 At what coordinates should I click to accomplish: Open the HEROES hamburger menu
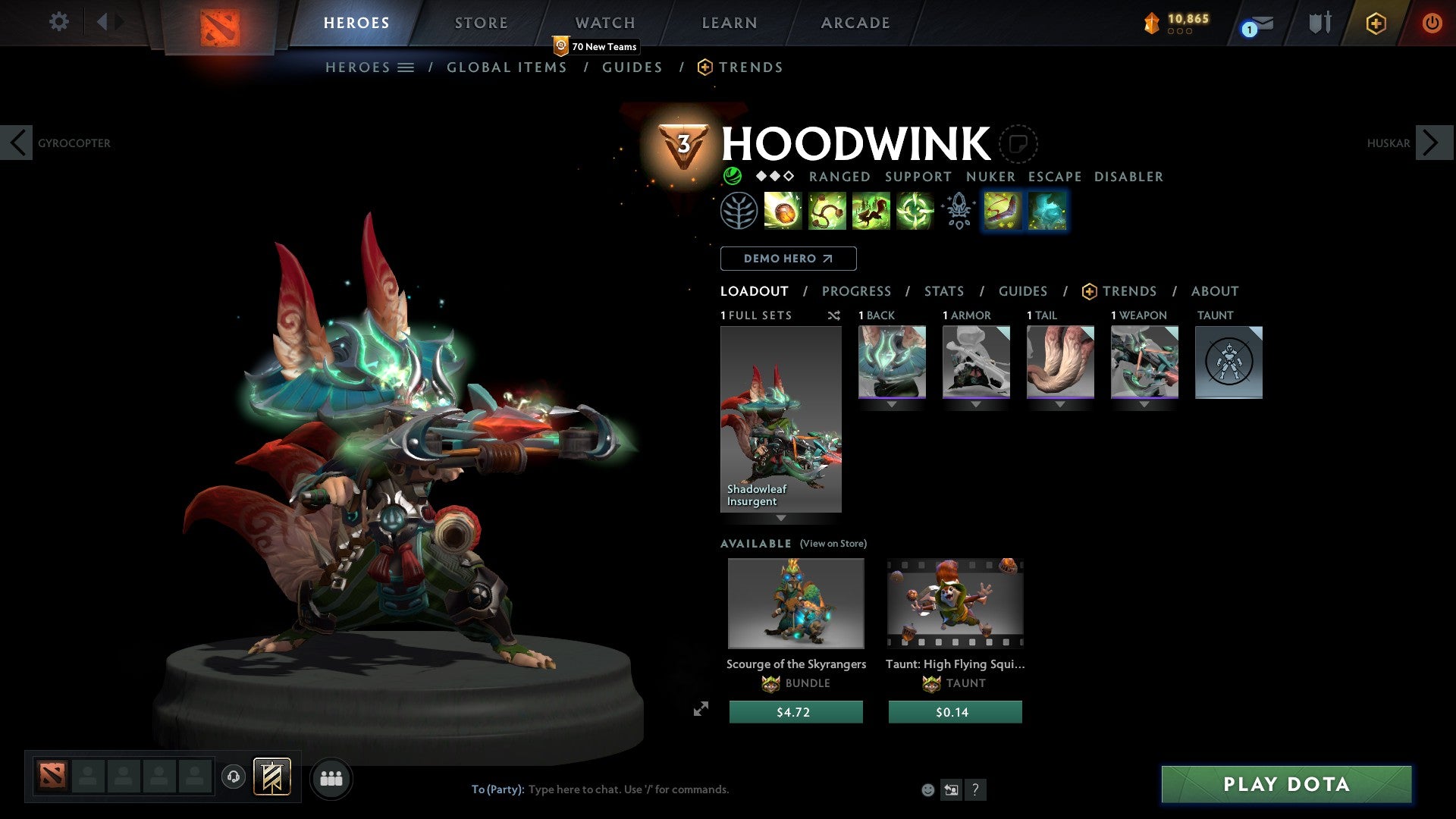[406, 67]
